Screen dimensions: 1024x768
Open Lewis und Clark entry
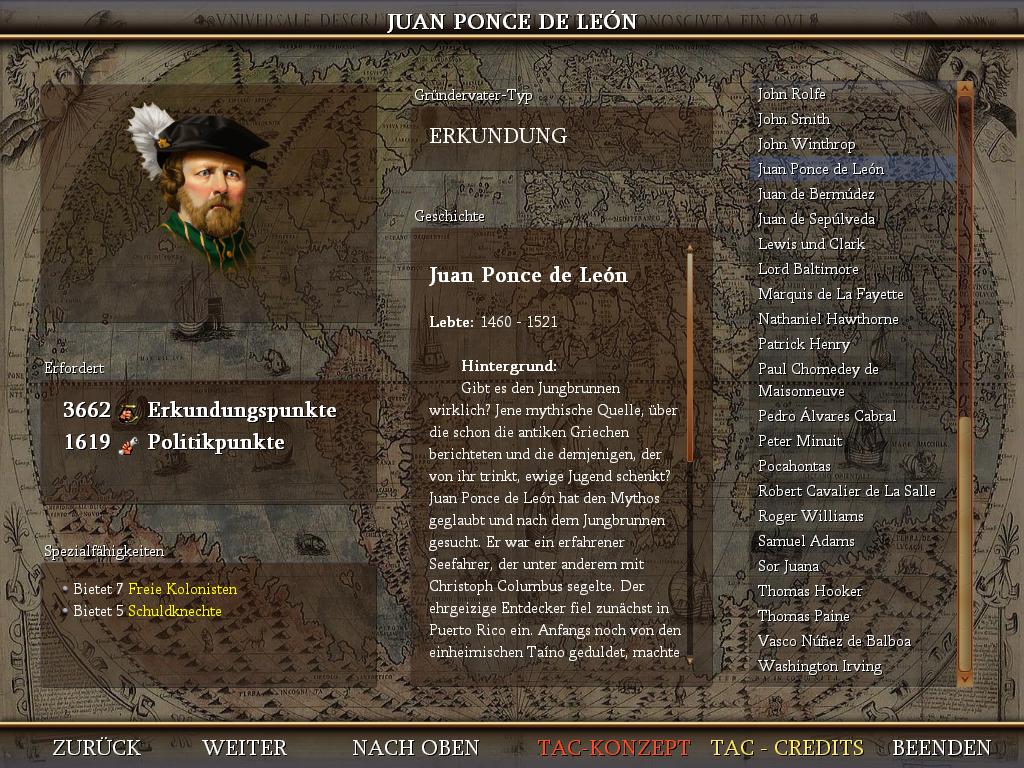pyautogui.click(x=811, y=244)
